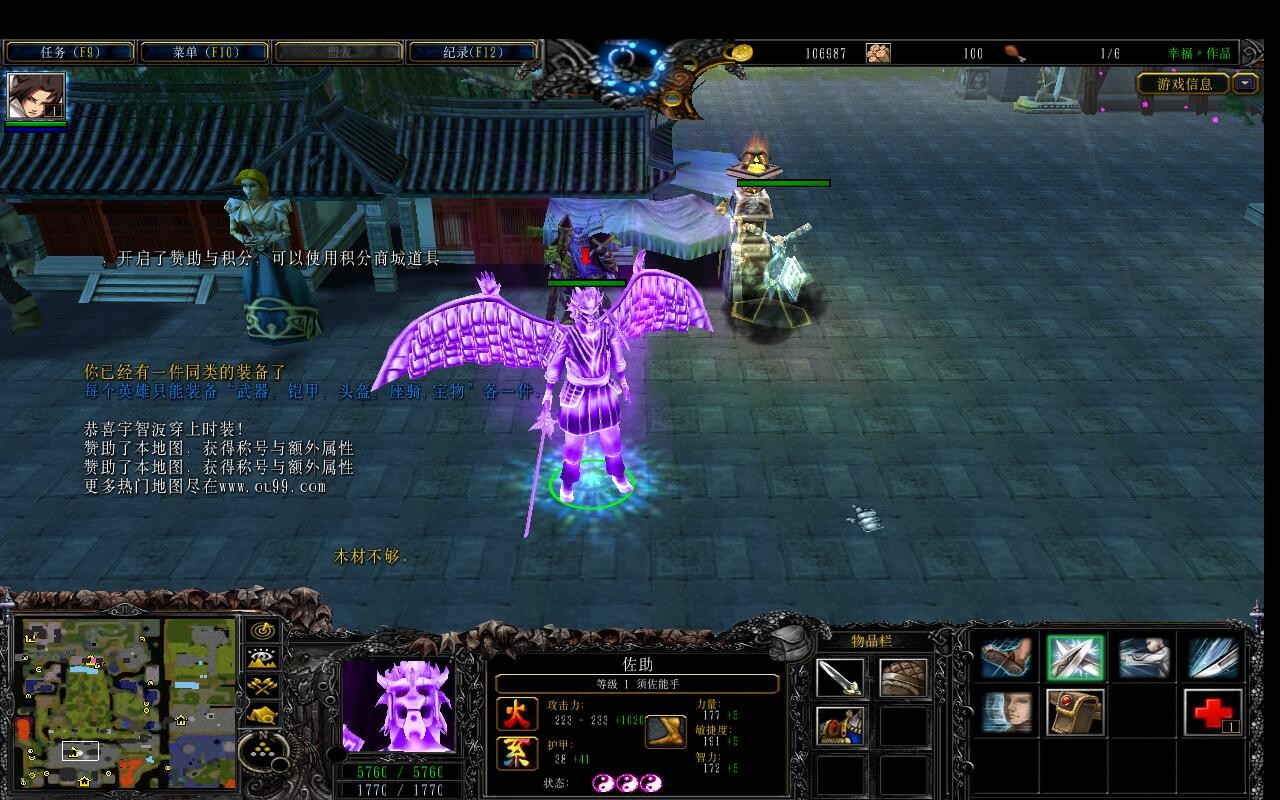Select the hero portrait icon at top left
The width and height of the screenshot is (1280, 800).
pos(36,97)
